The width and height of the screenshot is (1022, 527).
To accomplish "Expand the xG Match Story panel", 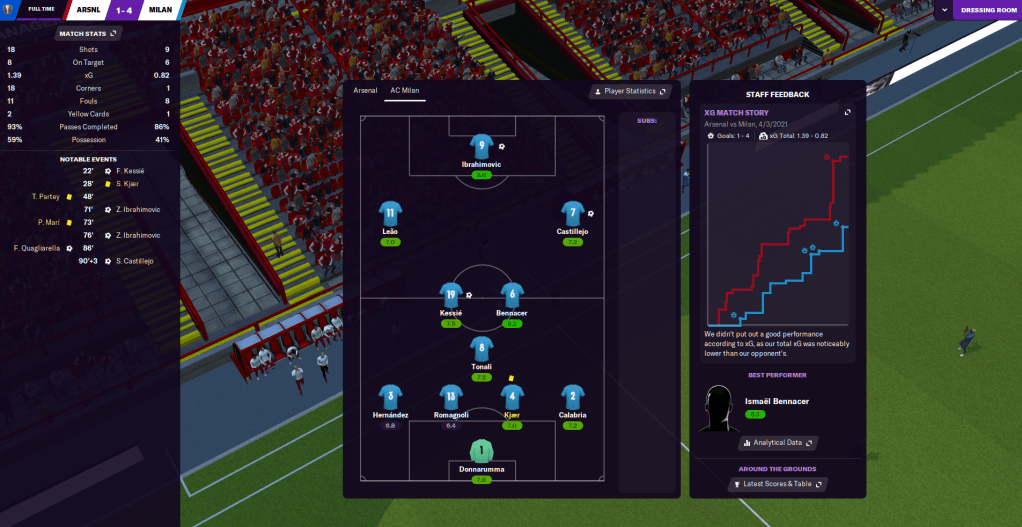I will tap(848, 112).
